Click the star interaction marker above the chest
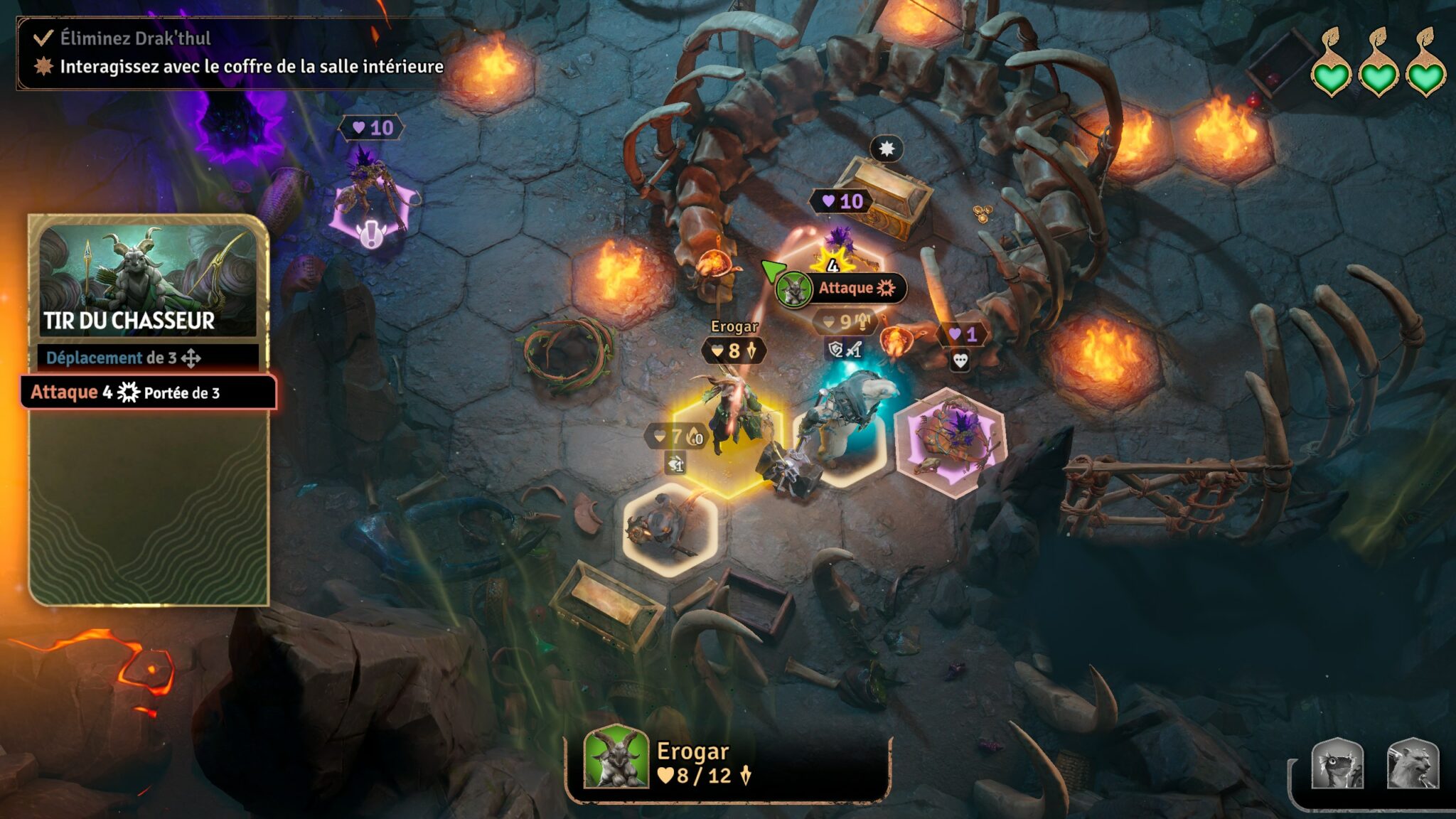This screenshot has height=819, width=1456. point(886,149)
